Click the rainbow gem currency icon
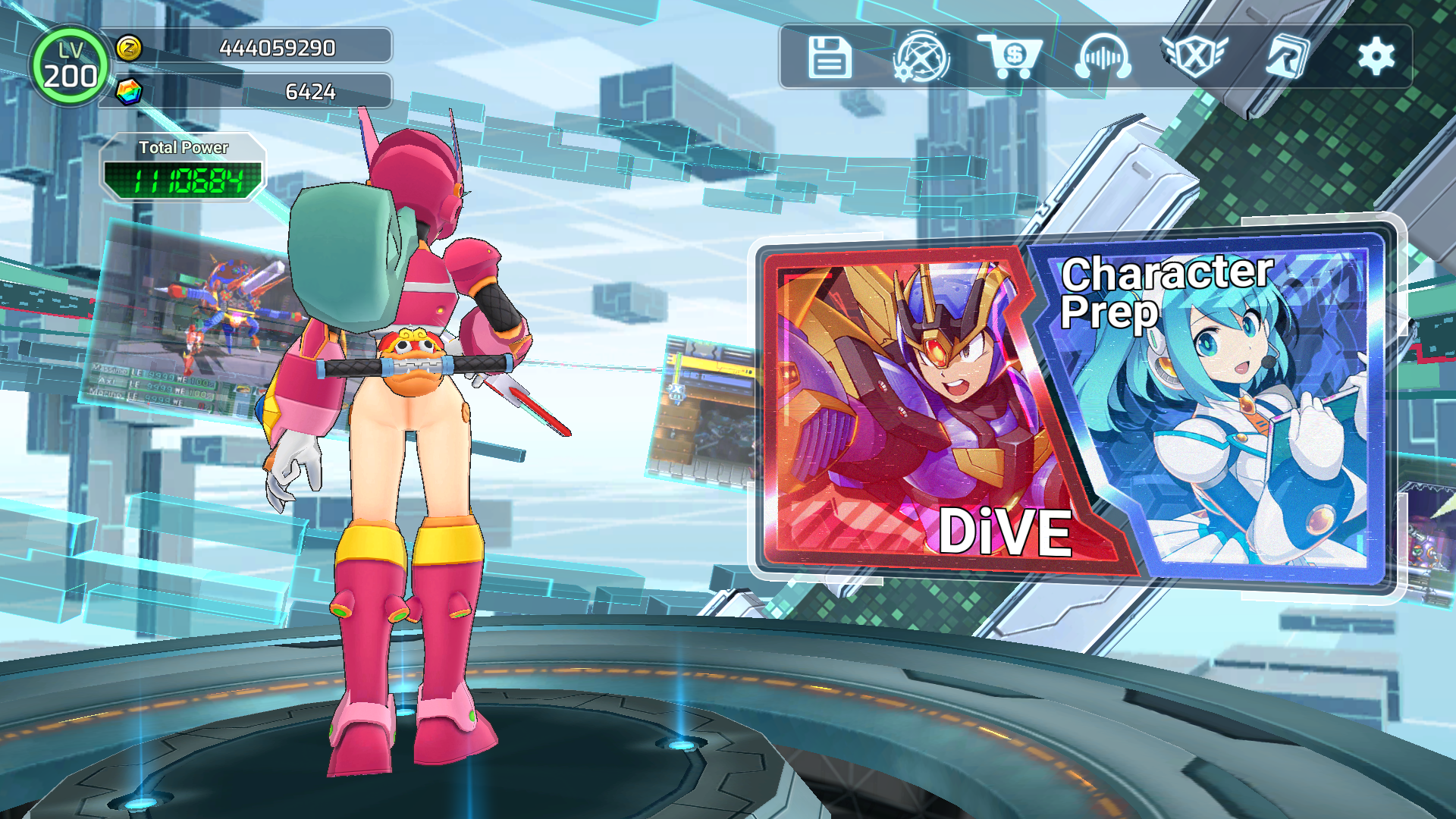 pyautogui.click(x=129, y=92)
